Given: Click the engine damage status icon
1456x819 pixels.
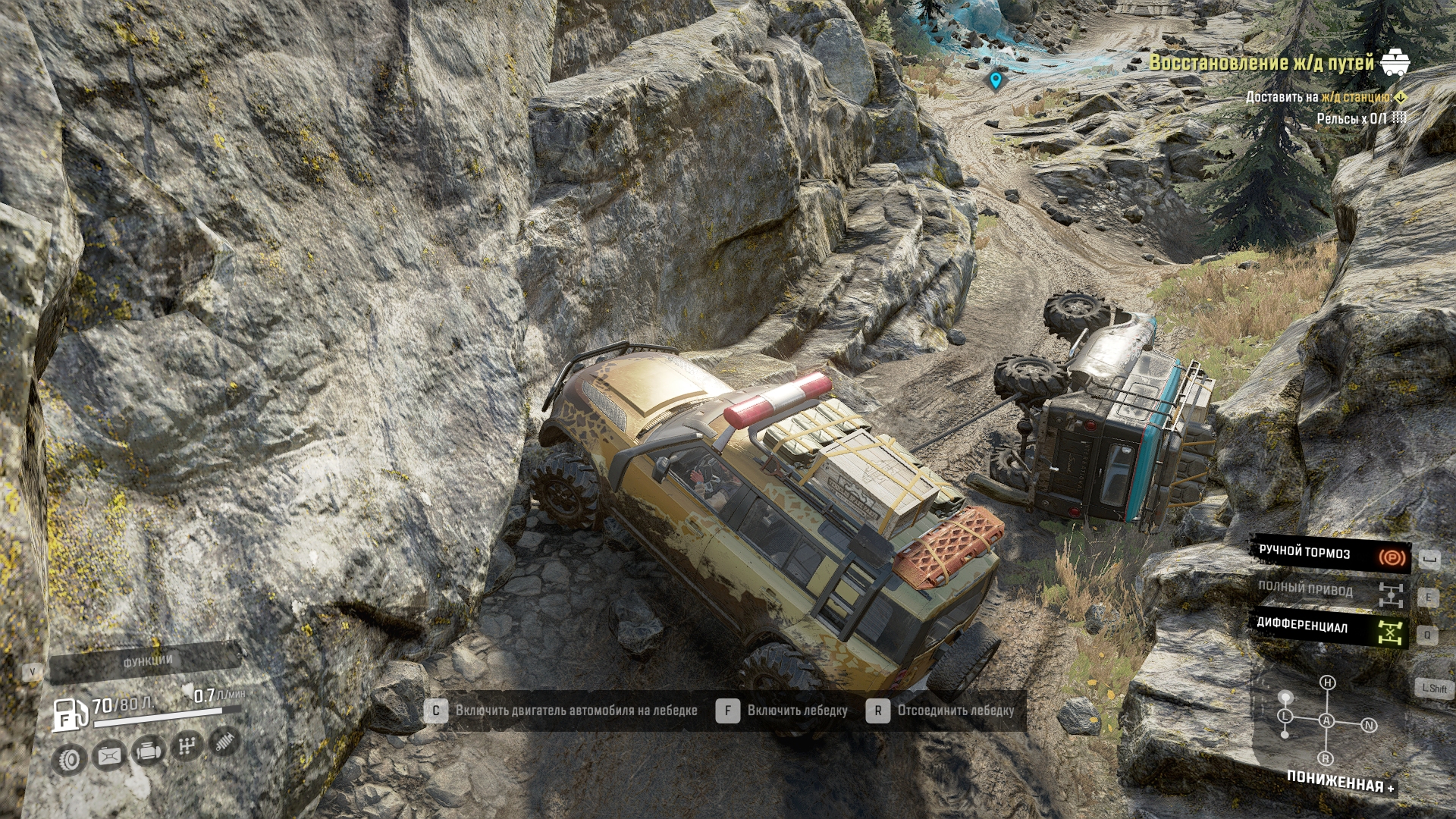Looking at the screenshot, I should pos(149,752).
